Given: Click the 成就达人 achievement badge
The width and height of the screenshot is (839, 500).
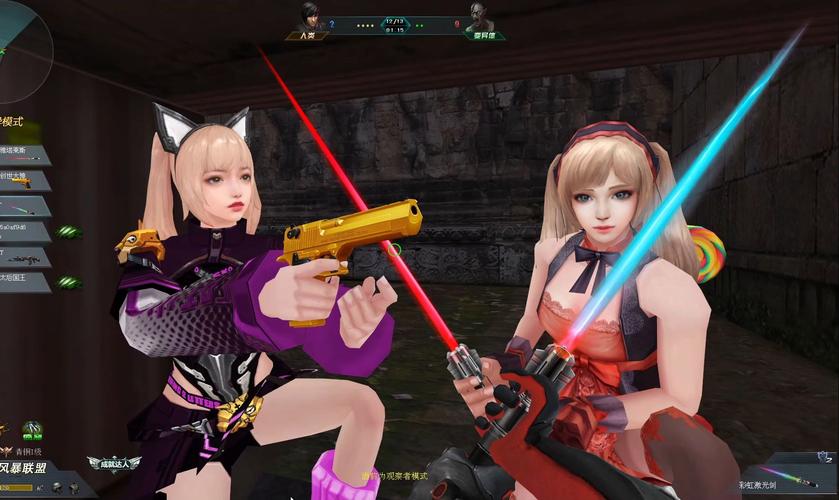Looking at the screenshot, I should pyautogui.click(x=113, y=463).
